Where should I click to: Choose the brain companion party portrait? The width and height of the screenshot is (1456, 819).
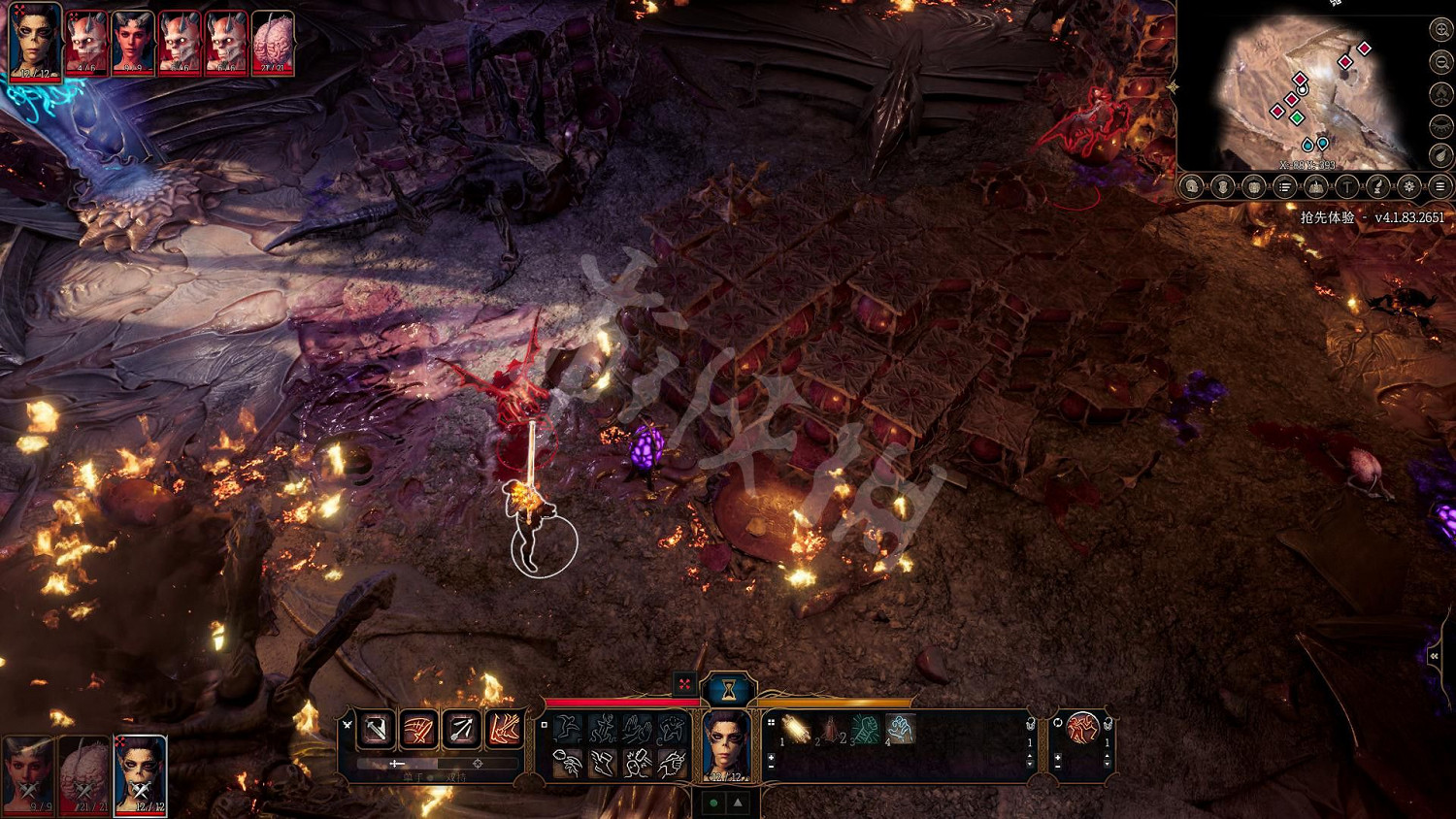tap(84, 774)
